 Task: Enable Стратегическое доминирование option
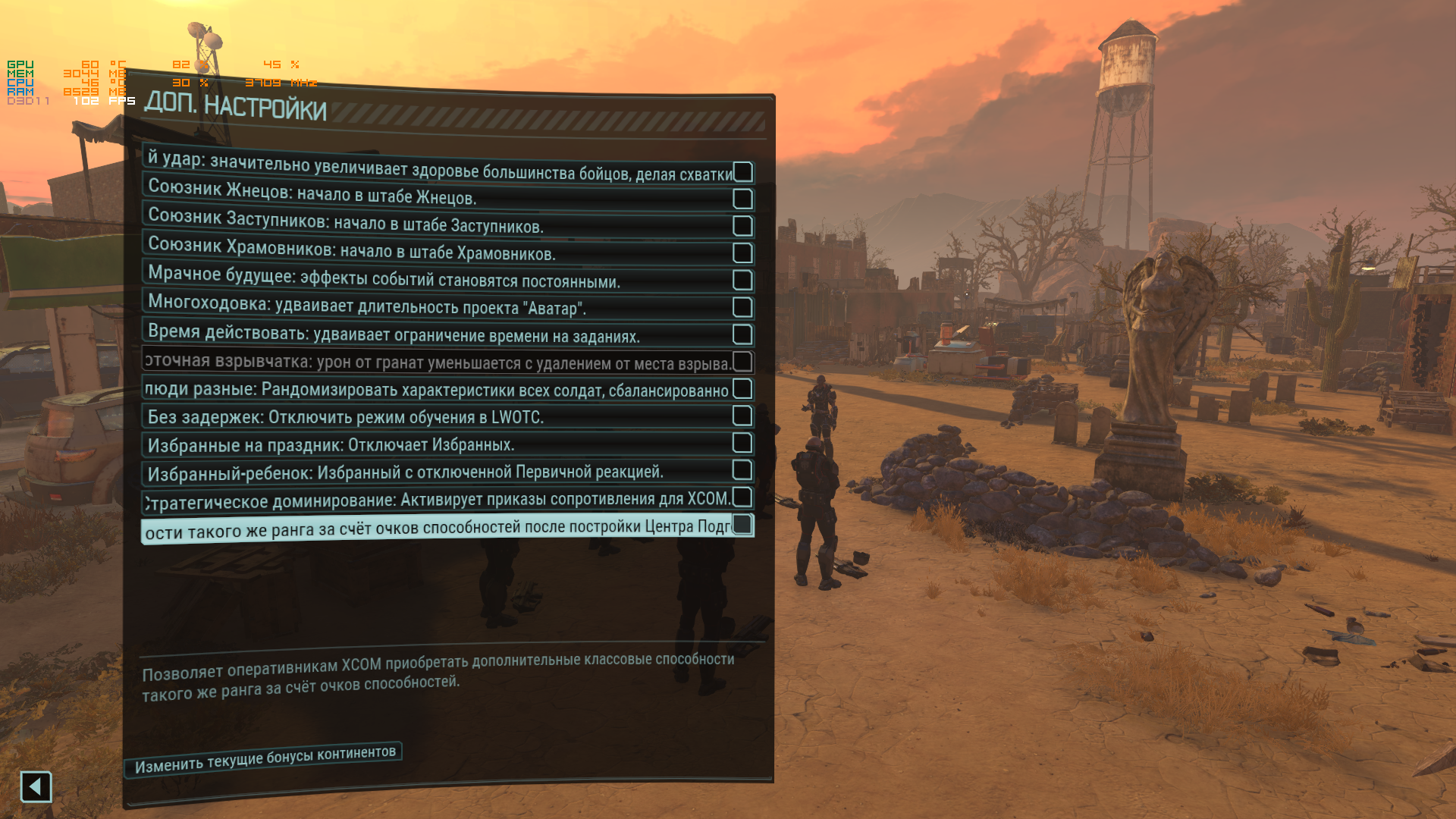(742, 497)
